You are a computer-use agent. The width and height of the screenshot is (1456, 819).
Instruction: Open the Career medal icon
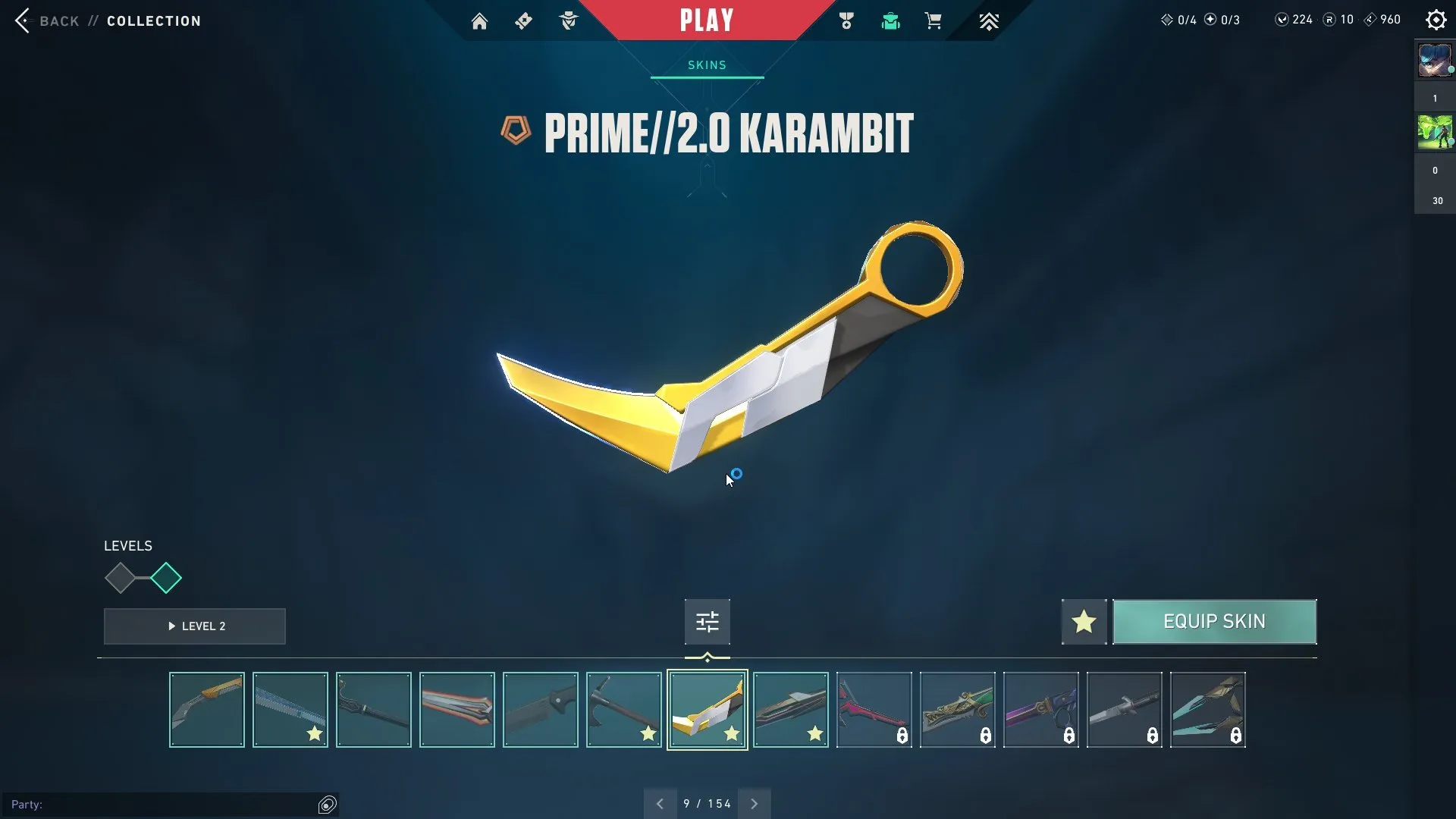[x=846, y=20]
